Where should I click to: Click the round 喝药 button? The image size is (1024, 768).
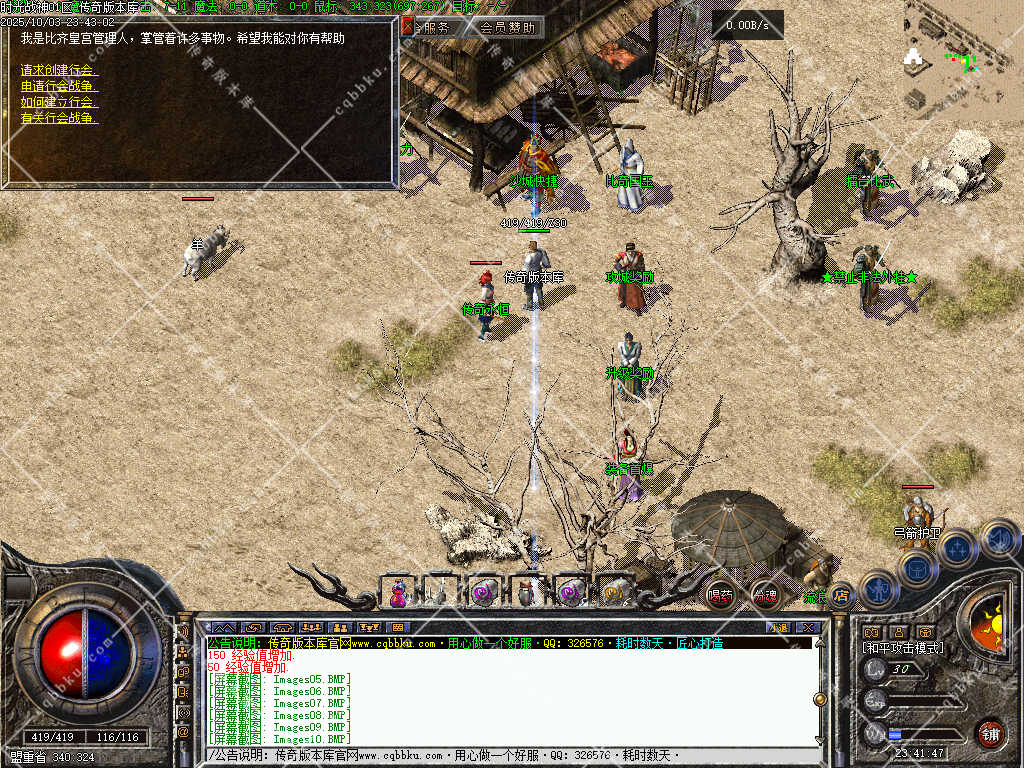720,595
